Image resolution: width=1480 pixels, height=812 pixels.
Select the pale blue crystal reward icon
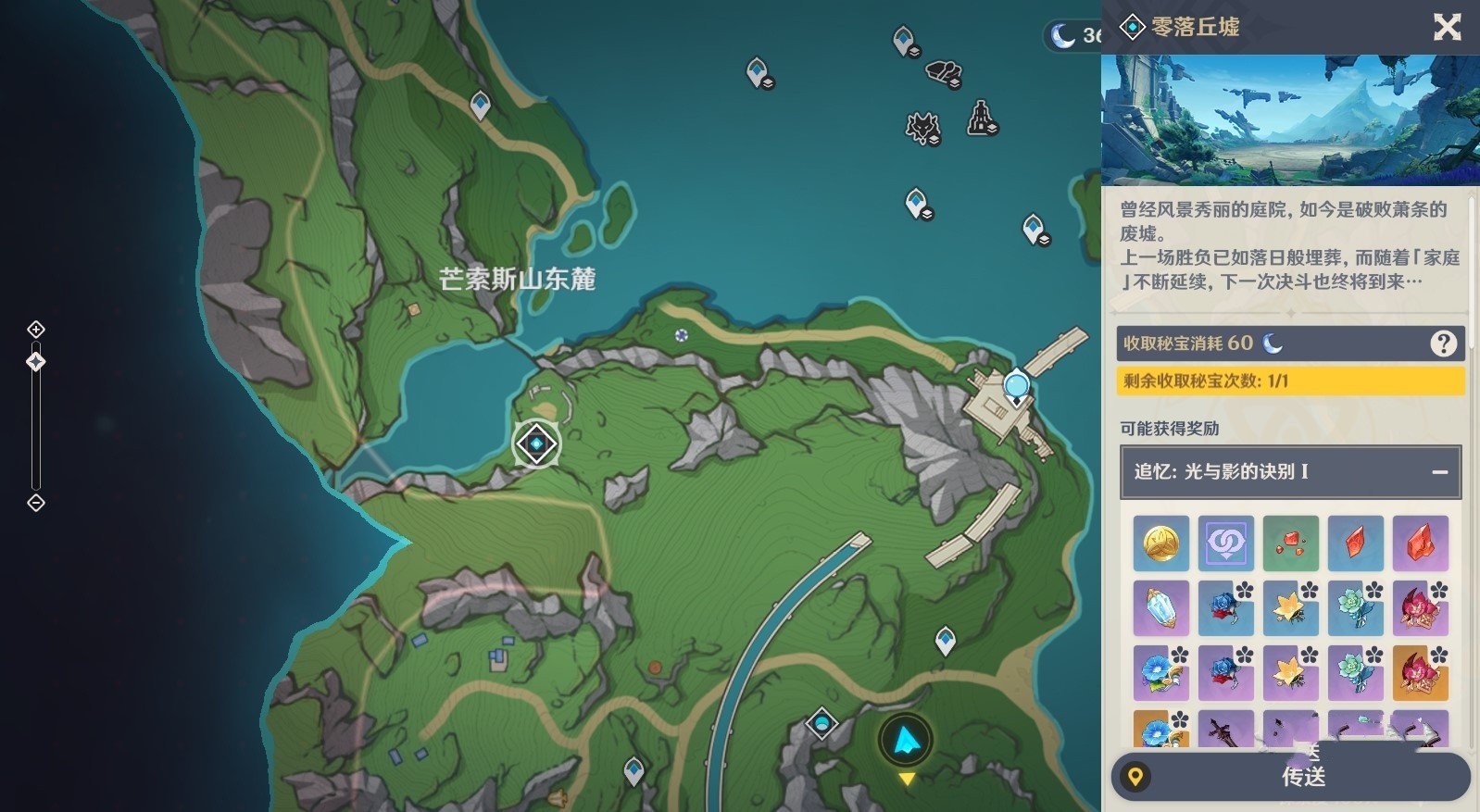(1160, 608)
